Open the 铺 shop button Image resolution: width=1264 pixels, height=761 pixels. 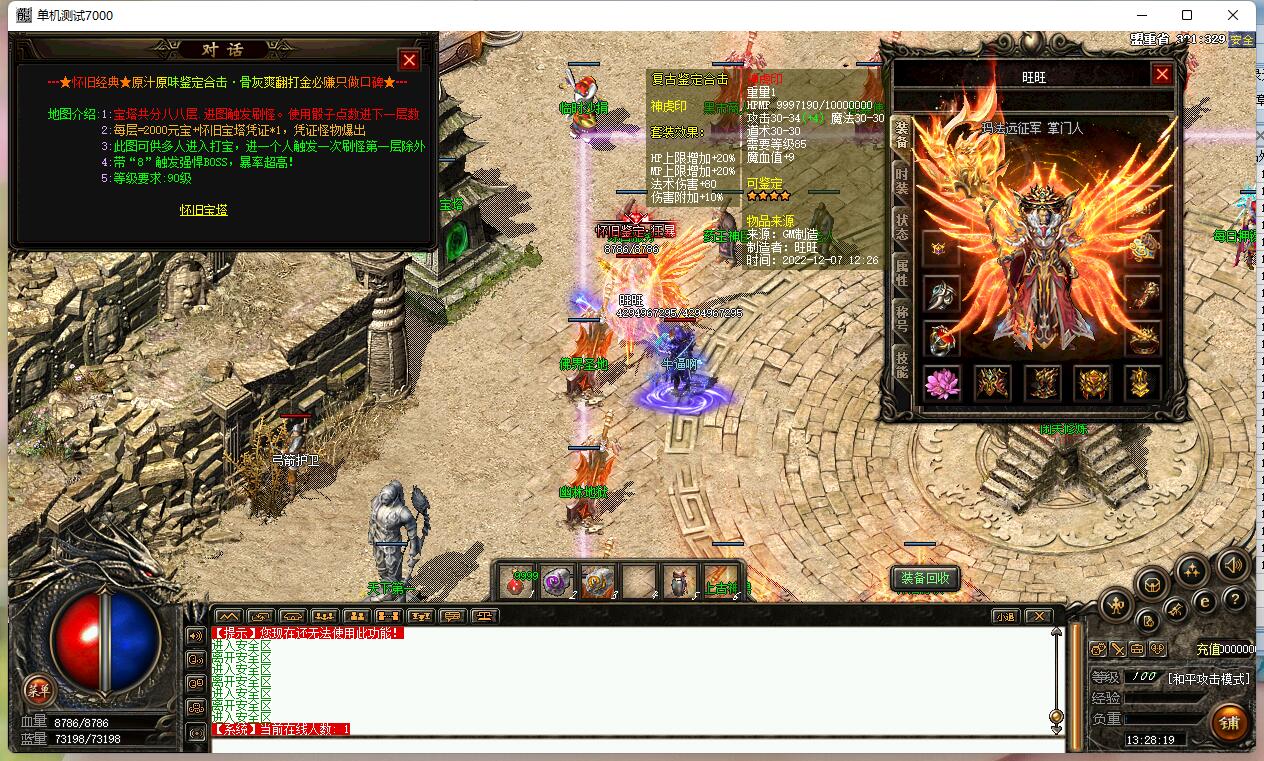coord(1229,722)
